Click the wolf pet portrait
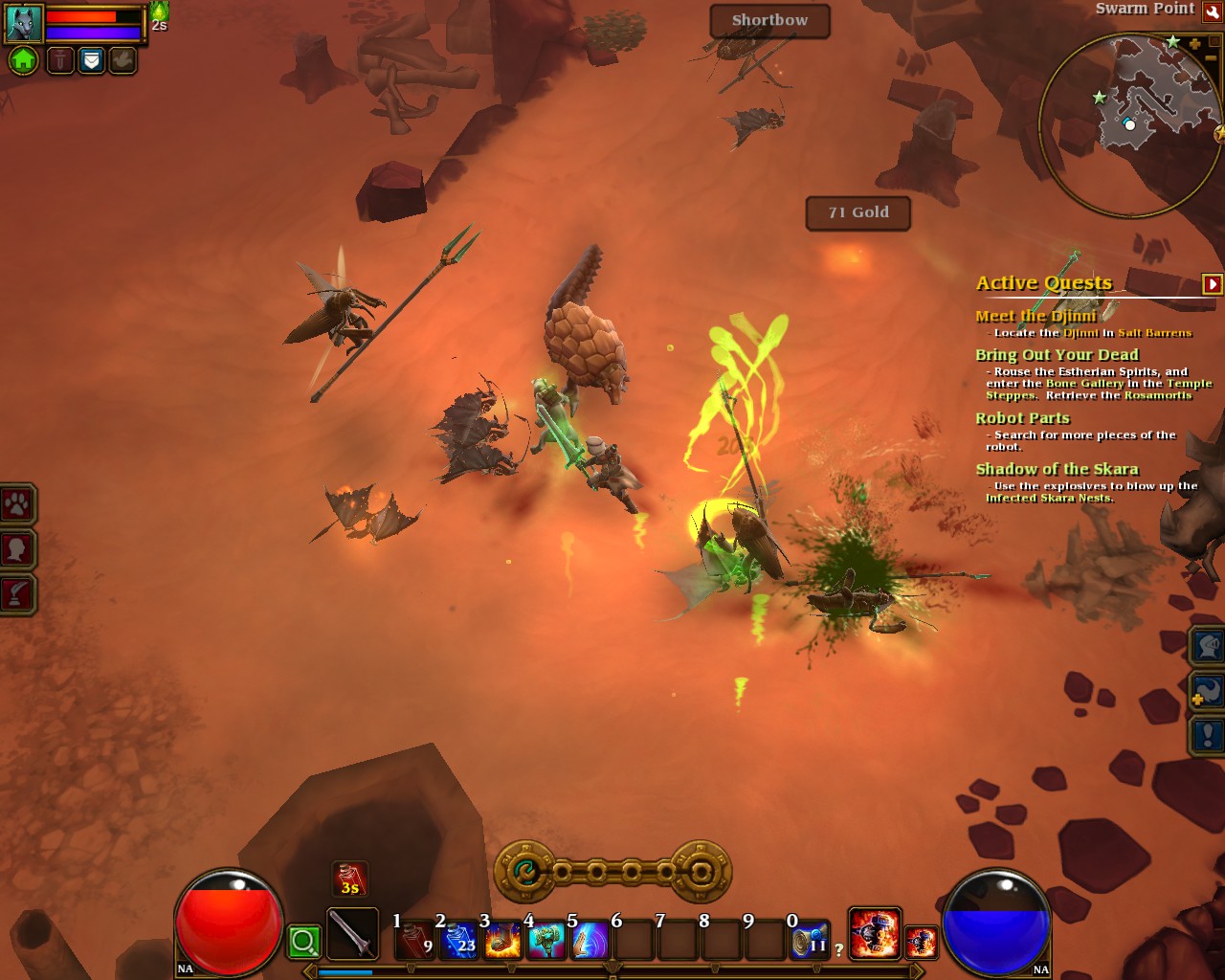Image resolution: width=1225 pixels, height=980 pixels. pos(24,24)
